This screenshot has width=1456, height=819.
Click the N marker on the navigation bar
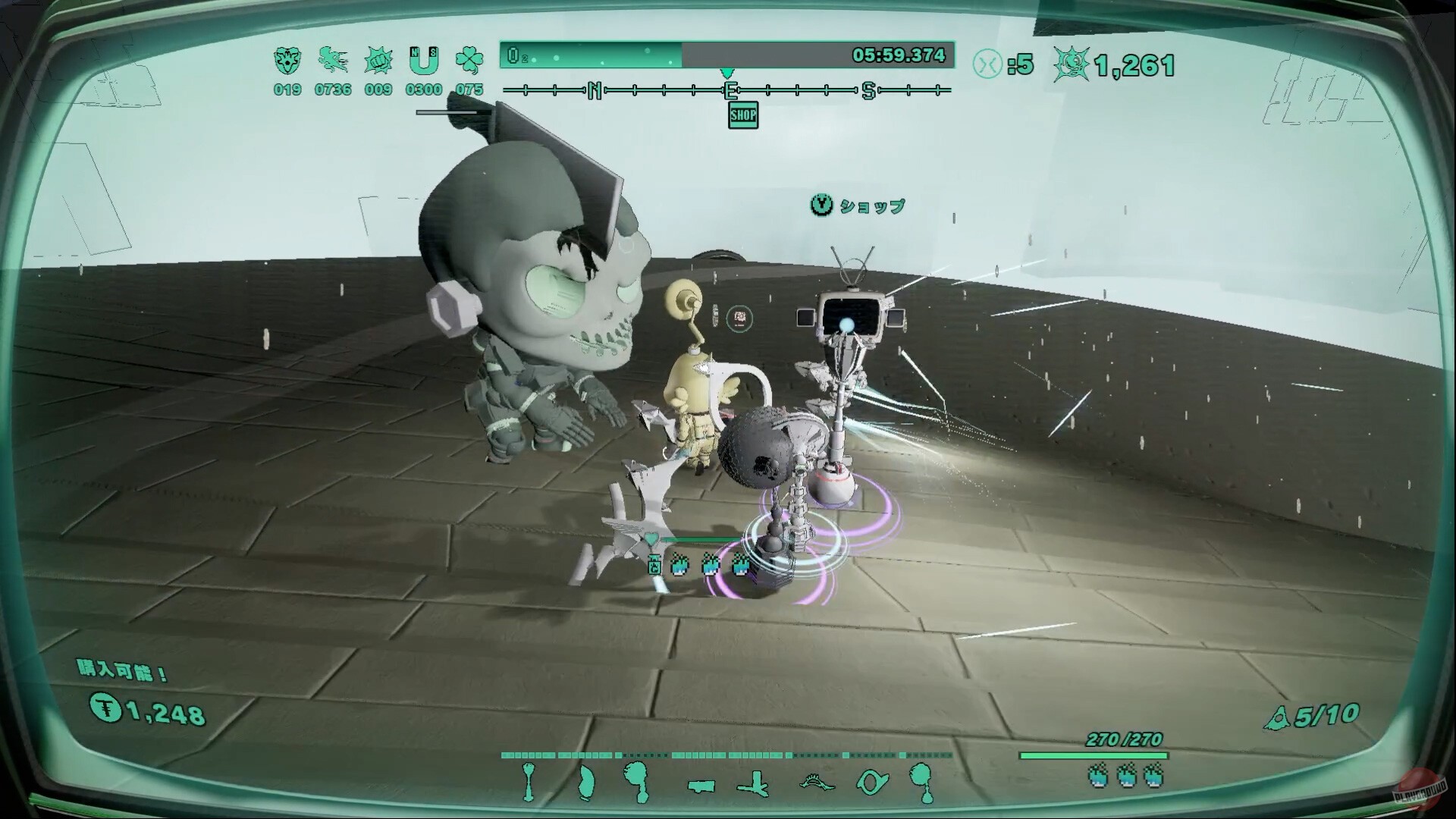point(594,89)
